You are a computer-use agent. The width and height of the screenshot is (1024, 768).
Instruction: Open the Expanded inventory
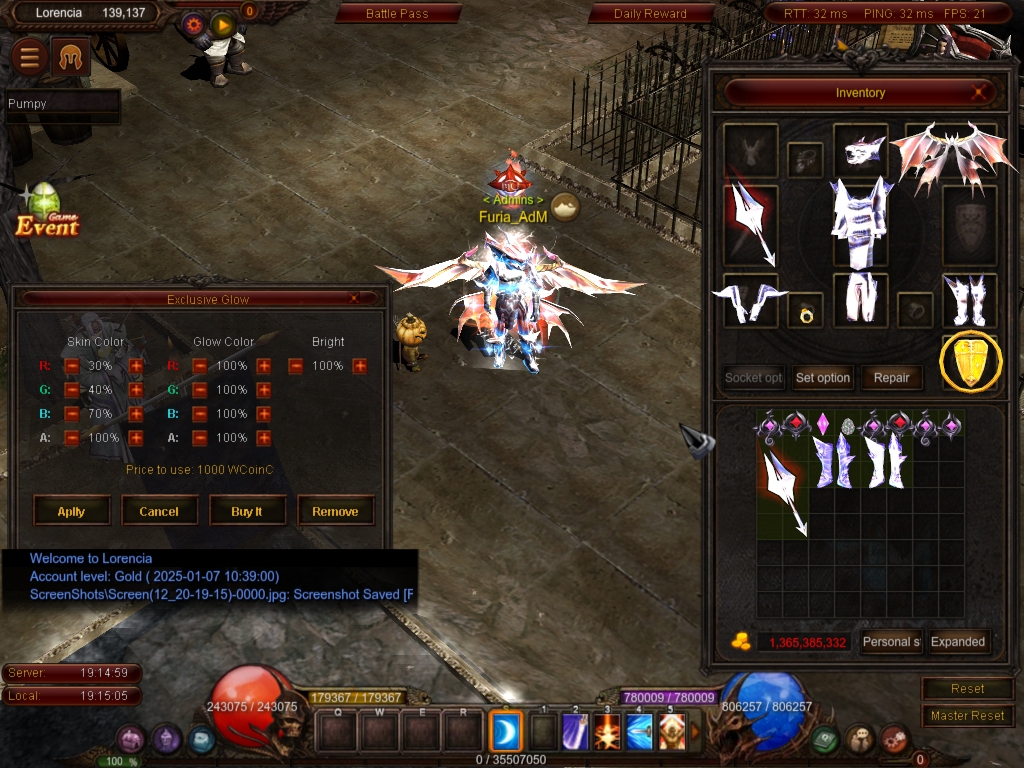[x=958, y=642]
